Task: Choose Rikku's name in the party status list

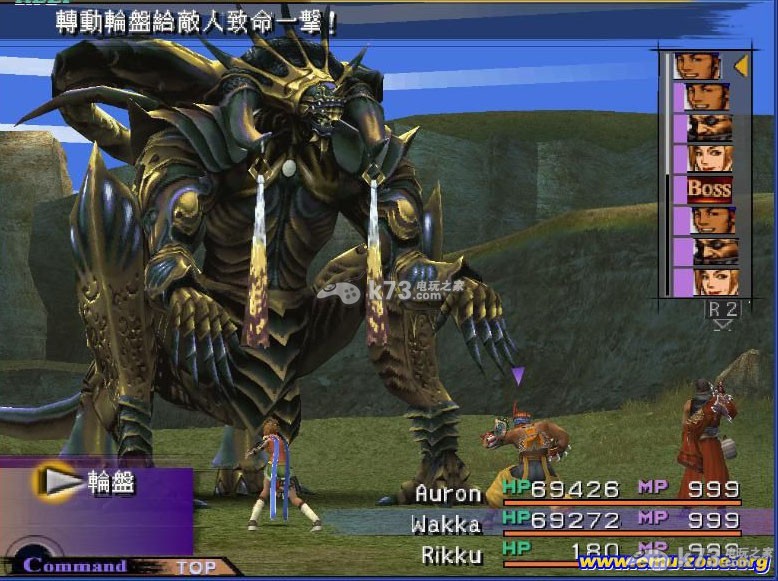Action: click(450, 555)
